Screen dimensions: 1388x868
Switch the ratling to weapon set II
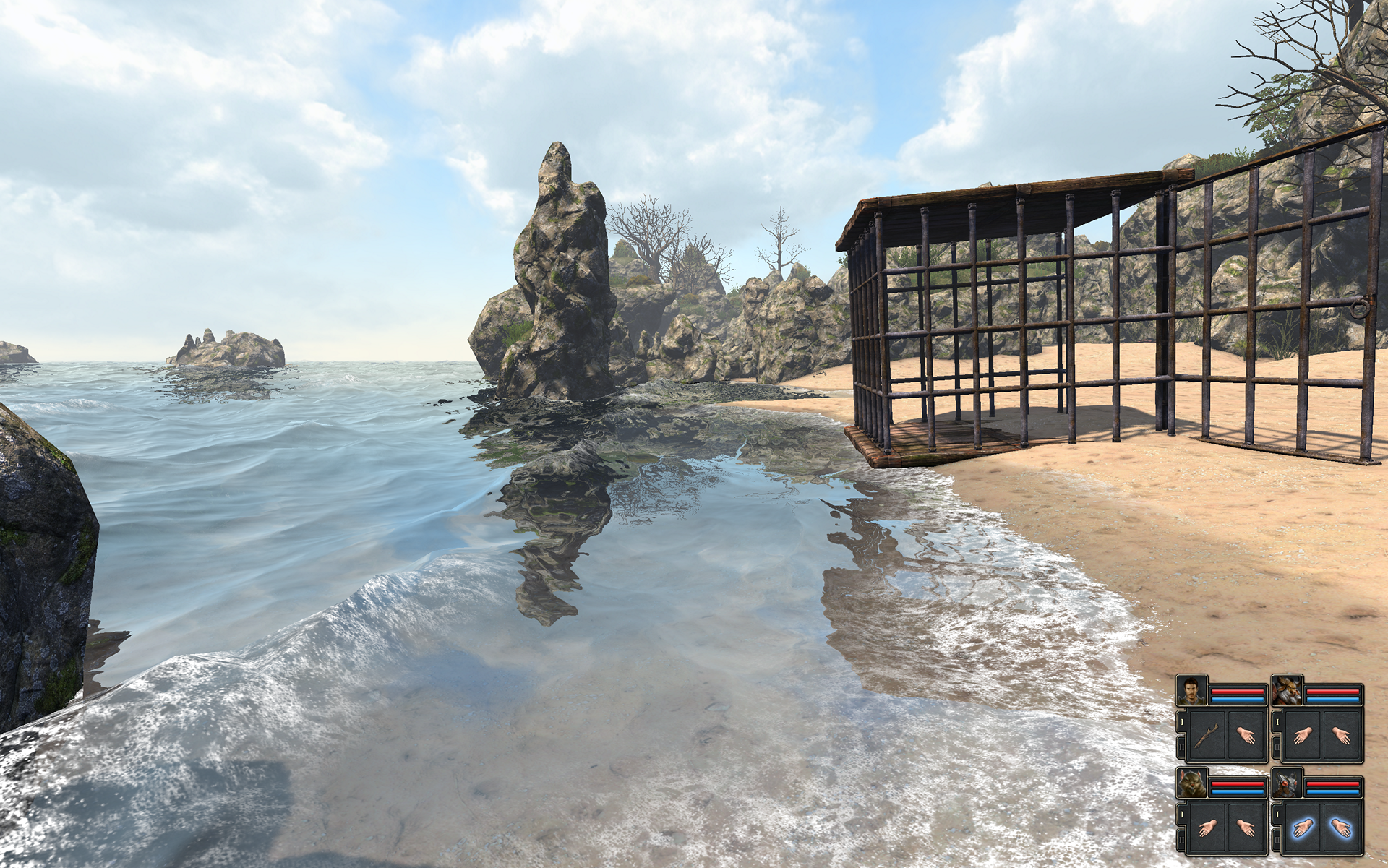(x=1181, y=839)
